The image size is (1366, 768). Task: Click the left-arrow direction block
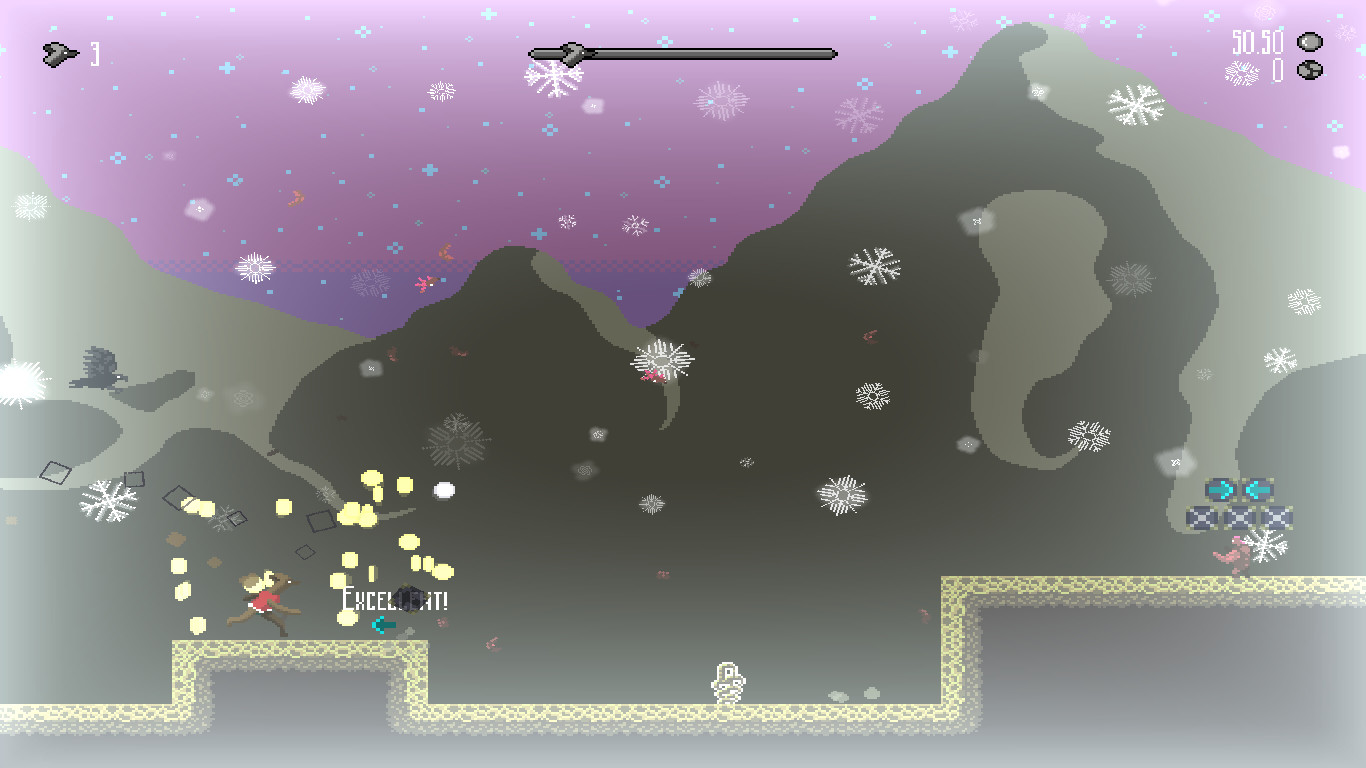pos(1258,489)
